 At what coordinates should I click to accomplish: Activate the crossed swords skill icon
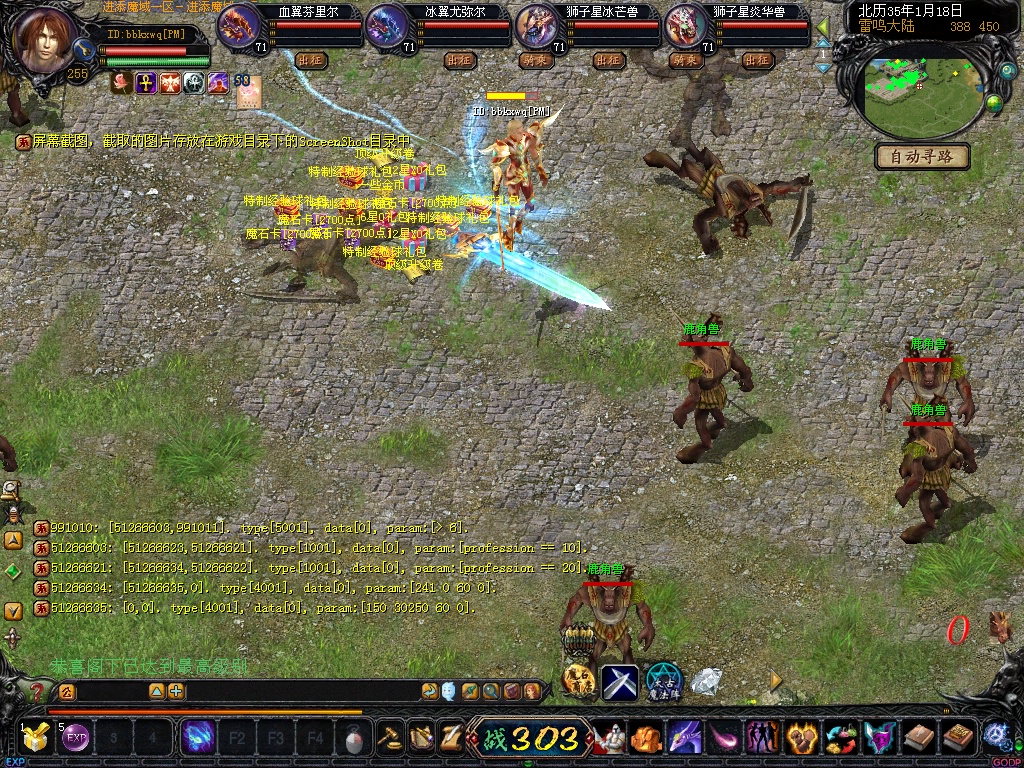click(x=619, y=682)
